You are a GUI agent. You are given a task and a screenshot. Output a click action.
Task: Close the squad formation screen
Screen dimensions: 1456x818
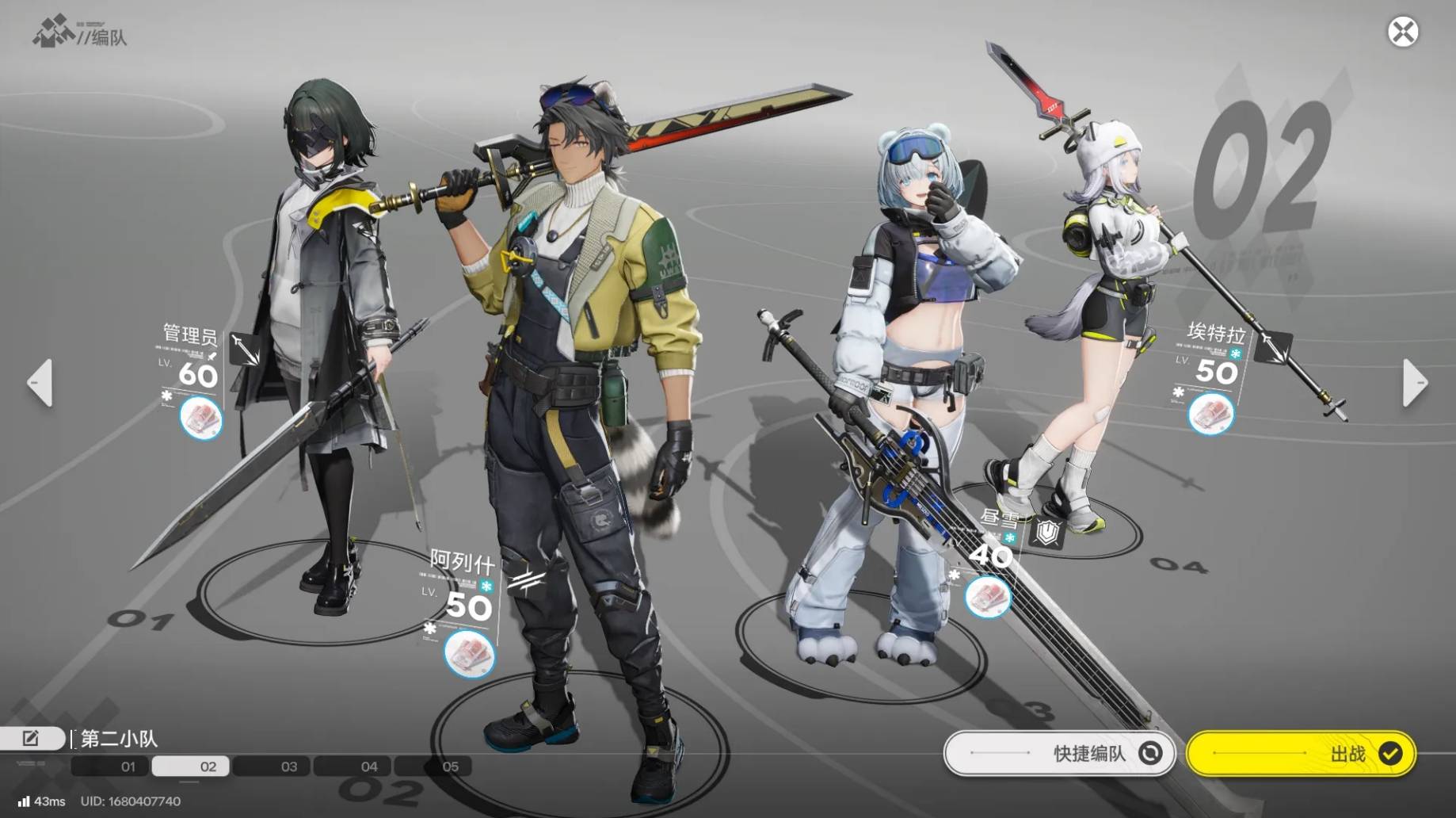(1402, 32)
